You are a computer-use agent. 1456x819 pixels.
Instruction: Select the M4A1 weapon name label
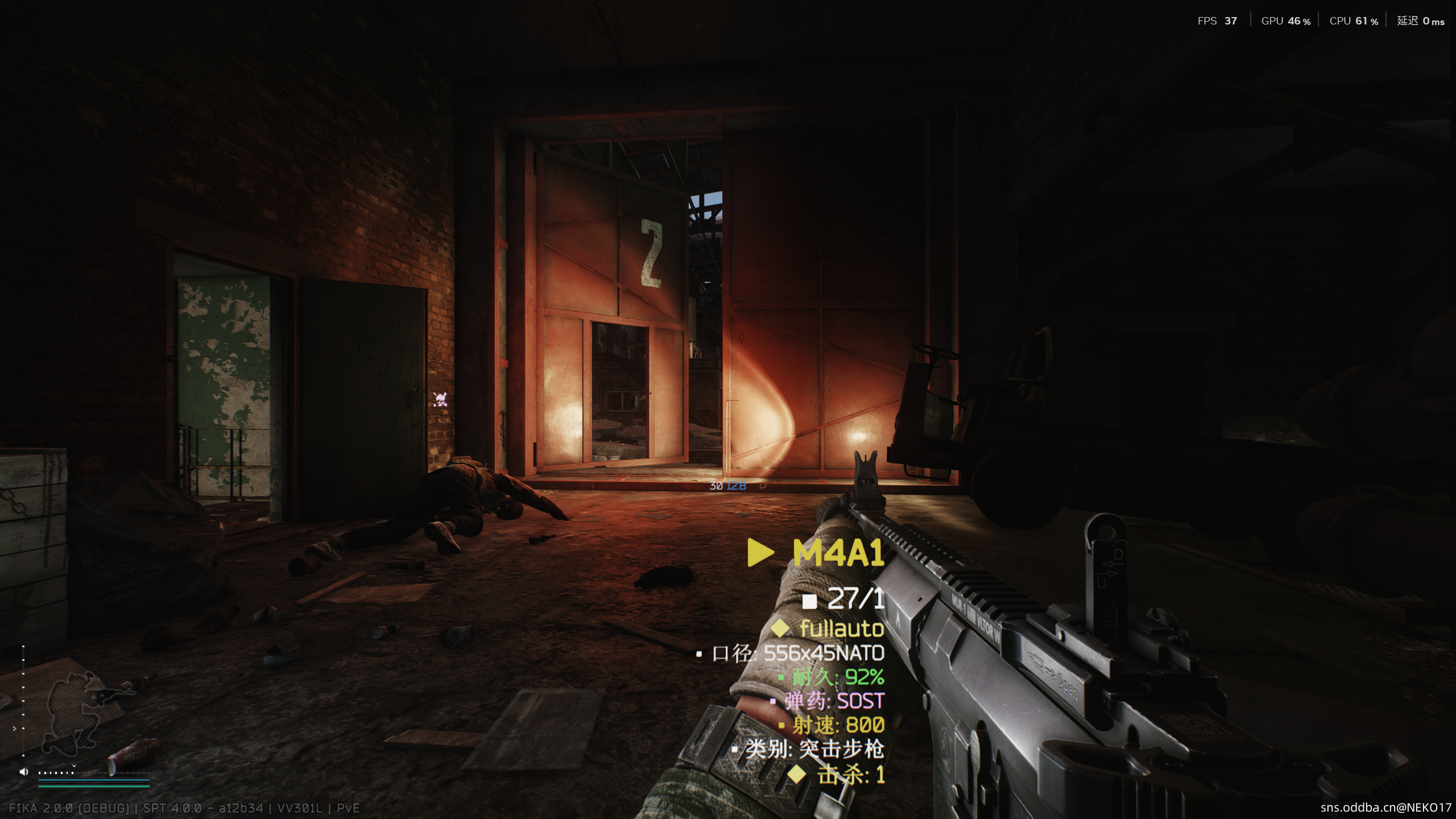click(x=838, y=553)
